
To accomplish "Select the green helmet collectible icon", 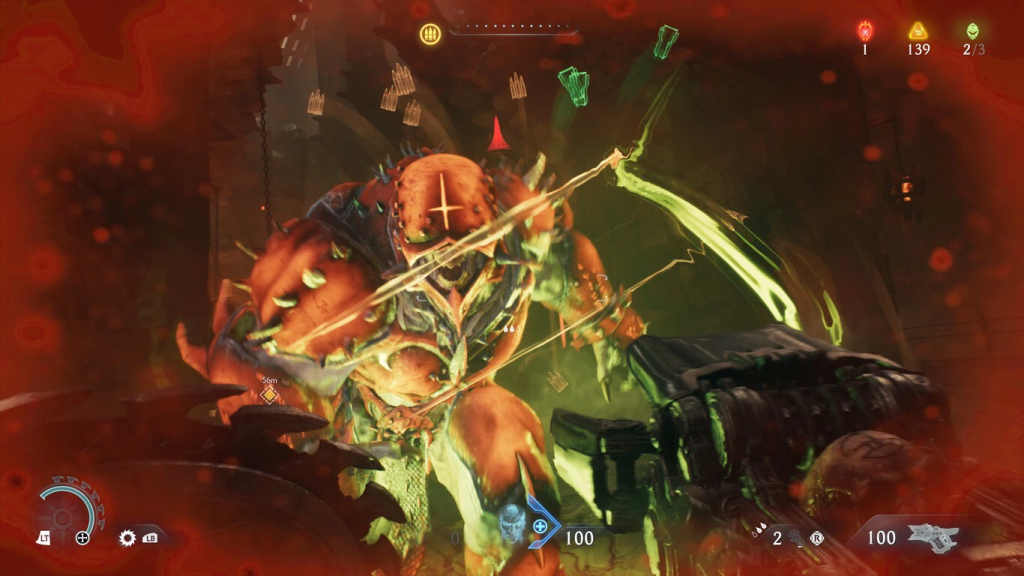I will pyautogui.click(x=972, y=31).
